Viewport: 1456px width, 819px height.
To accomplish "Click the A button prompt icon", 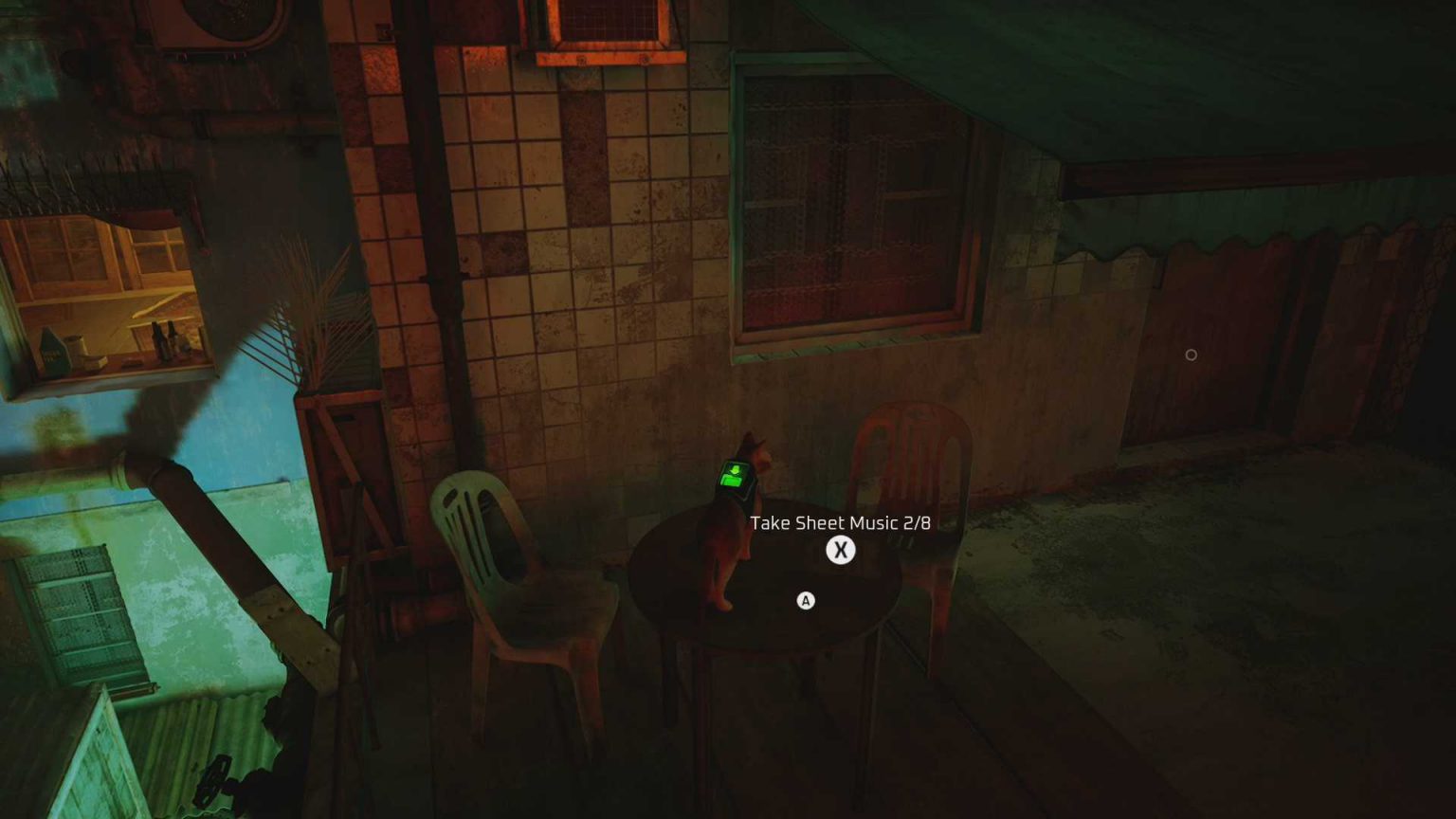I will pyautogui.click(x=805, y=600).
